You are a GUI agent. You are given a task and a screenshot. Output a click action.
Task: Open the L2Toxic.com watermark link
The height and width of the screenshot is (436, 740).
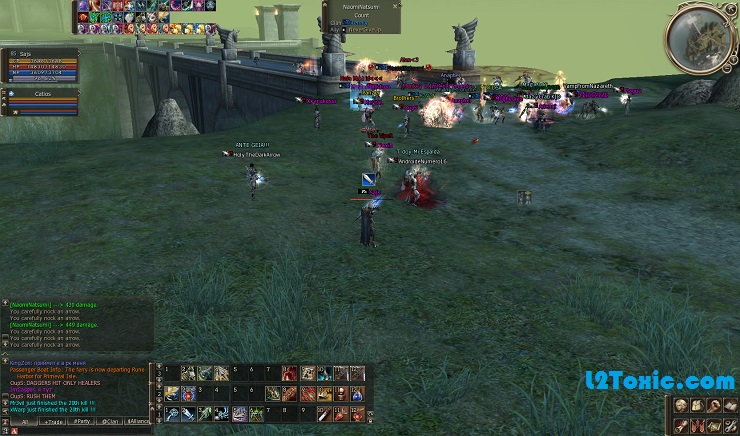(x=660, y=381)
